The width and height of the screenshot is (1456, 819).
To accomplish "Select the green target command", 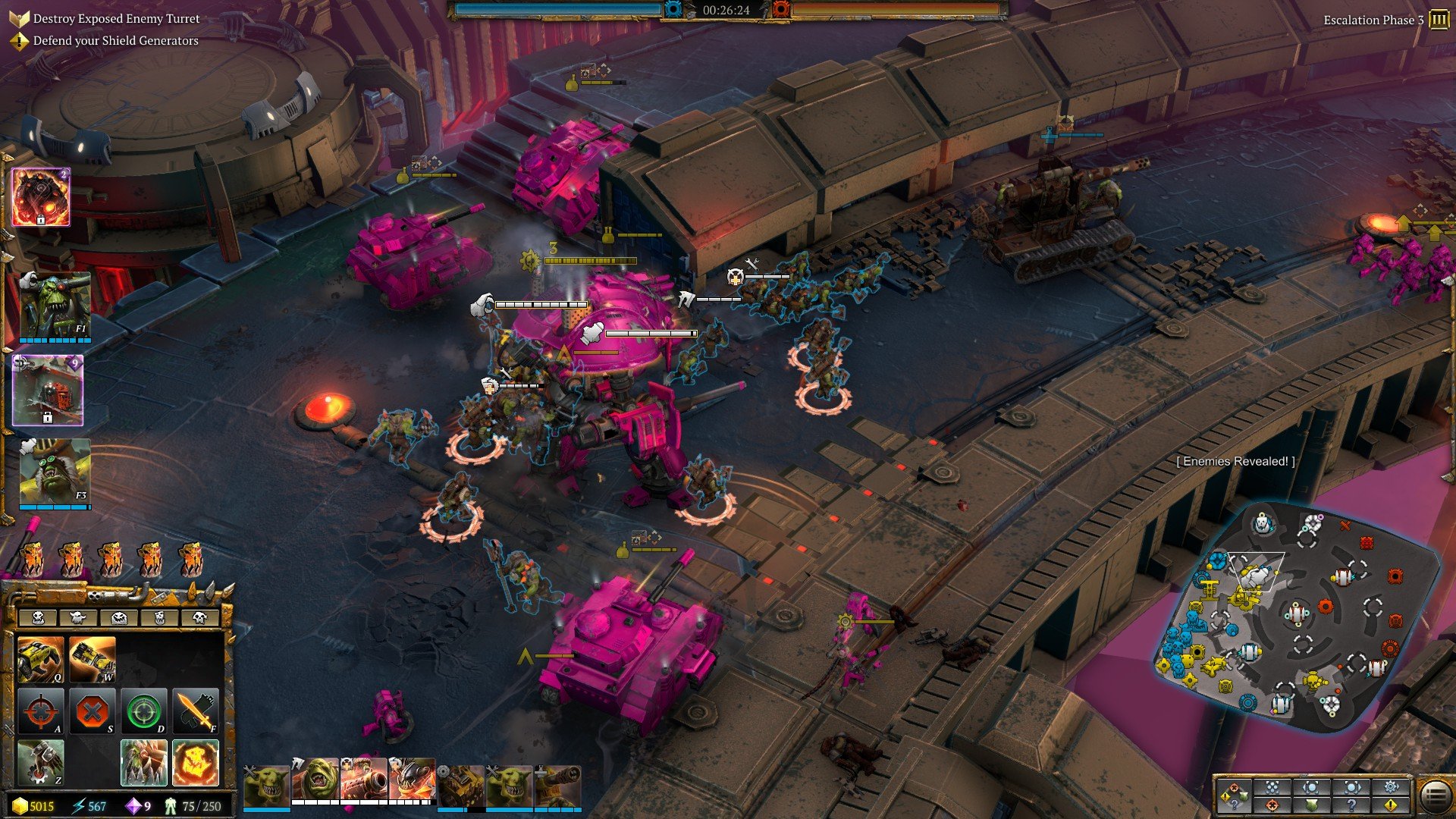I will click(143, 711).
